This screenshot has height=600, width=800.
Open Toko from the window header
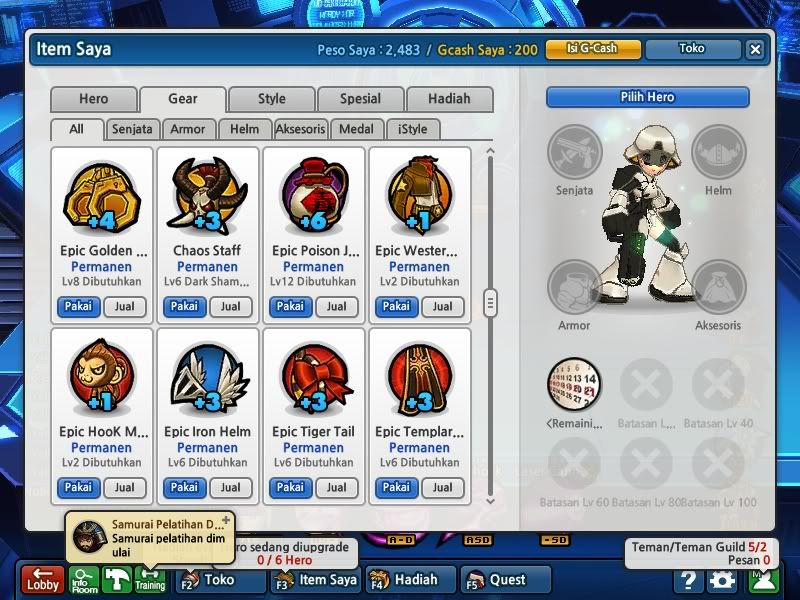(691, 49)
